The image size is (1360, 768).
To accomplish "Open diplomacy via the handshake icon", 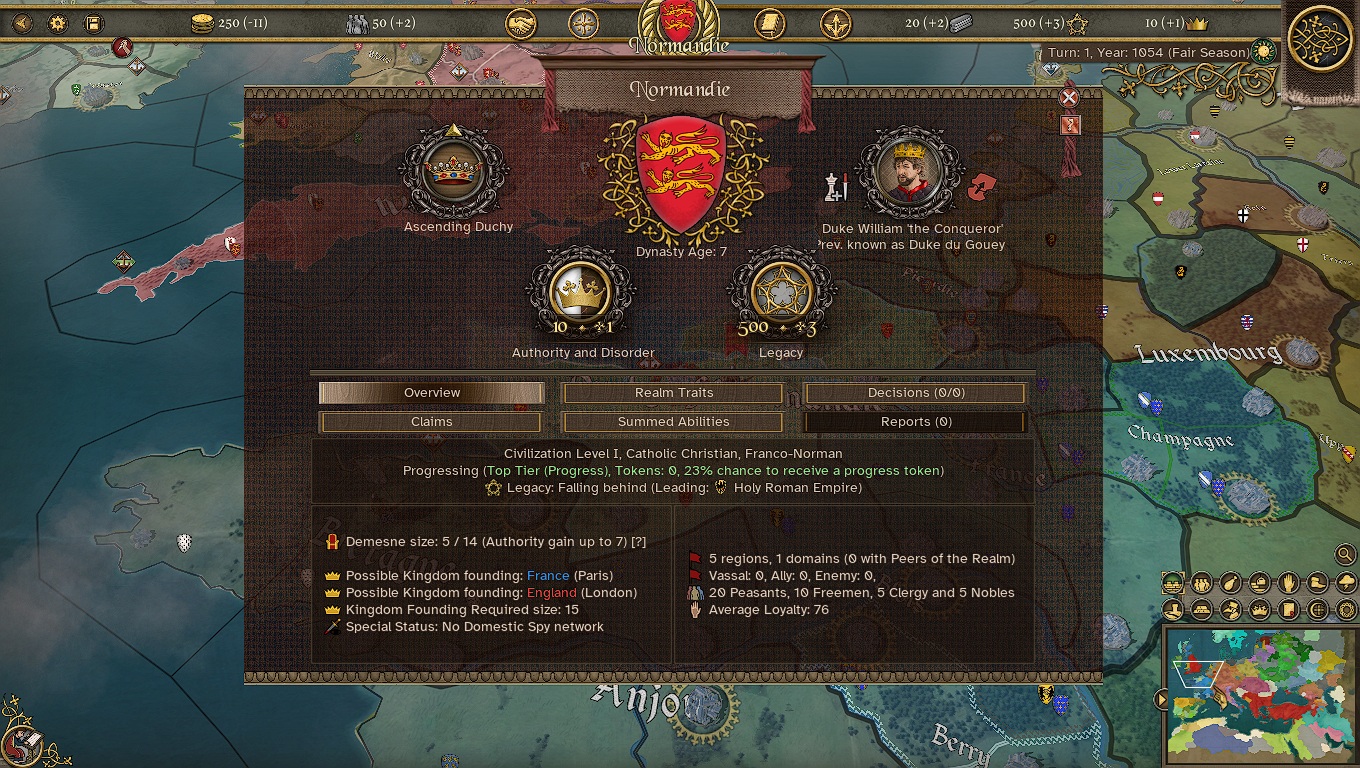I will click(521, 23).
